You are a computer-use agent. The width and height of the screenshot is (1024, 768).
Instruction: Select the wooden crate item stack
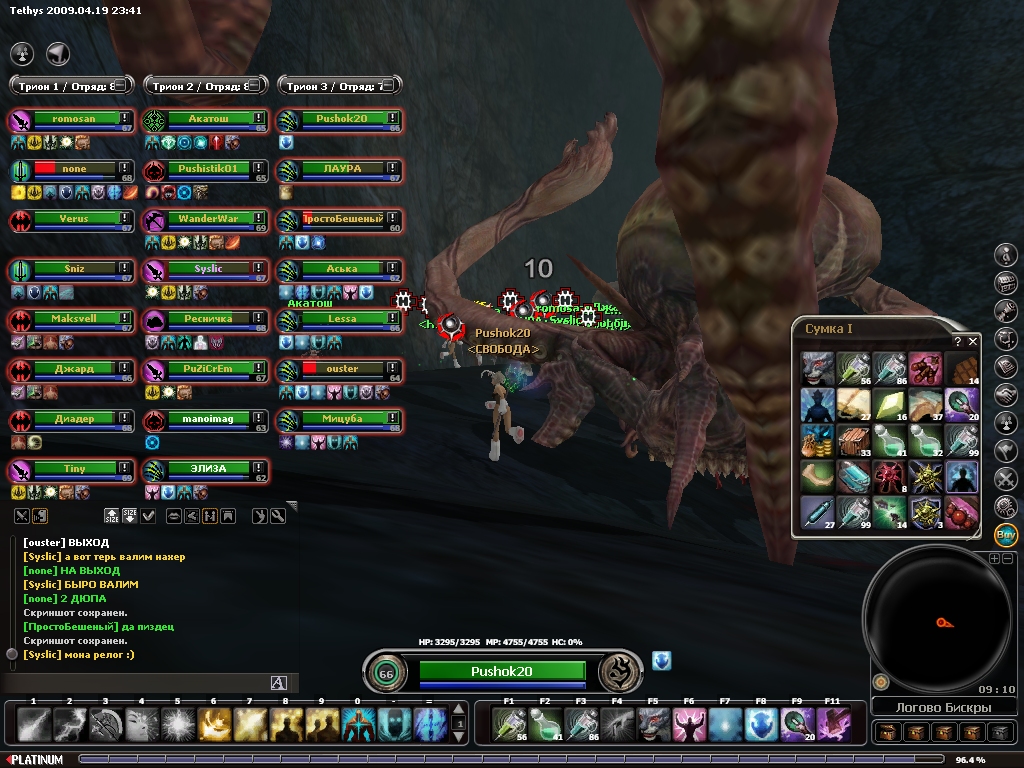[853, 440]
